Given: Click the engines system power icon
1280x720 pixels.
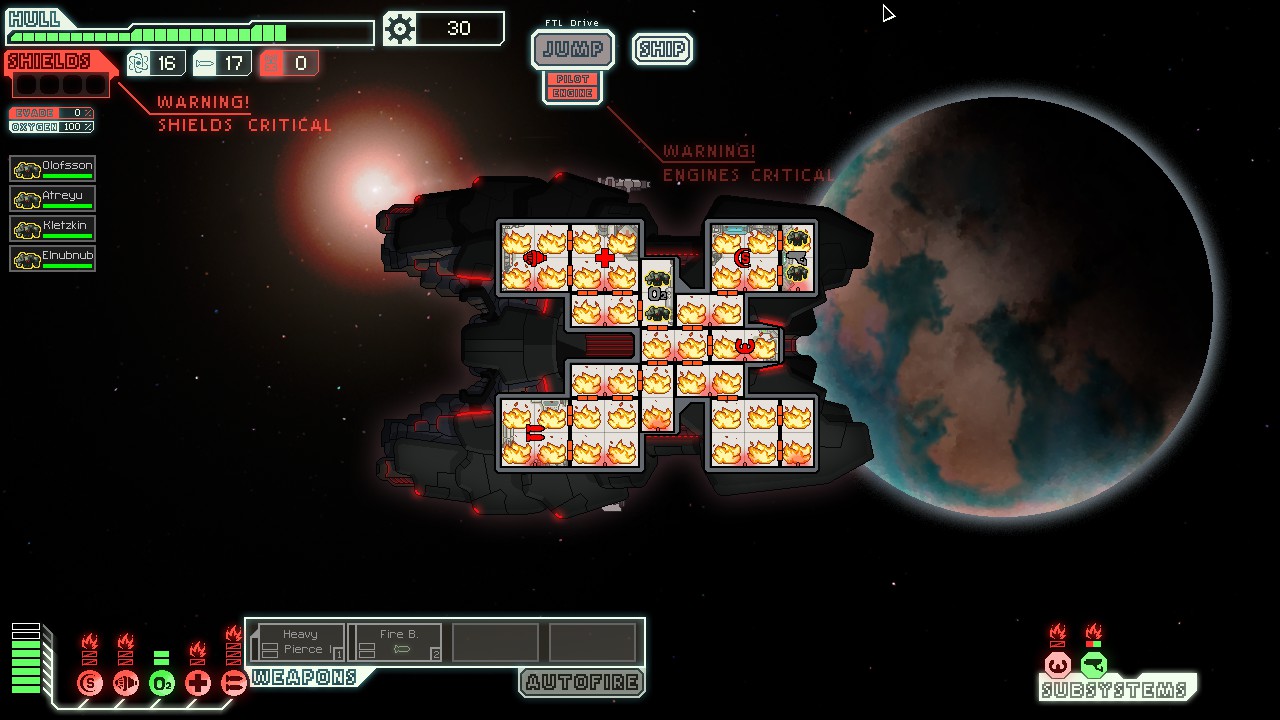Looking at the screenshot, I should pos(126,684).
